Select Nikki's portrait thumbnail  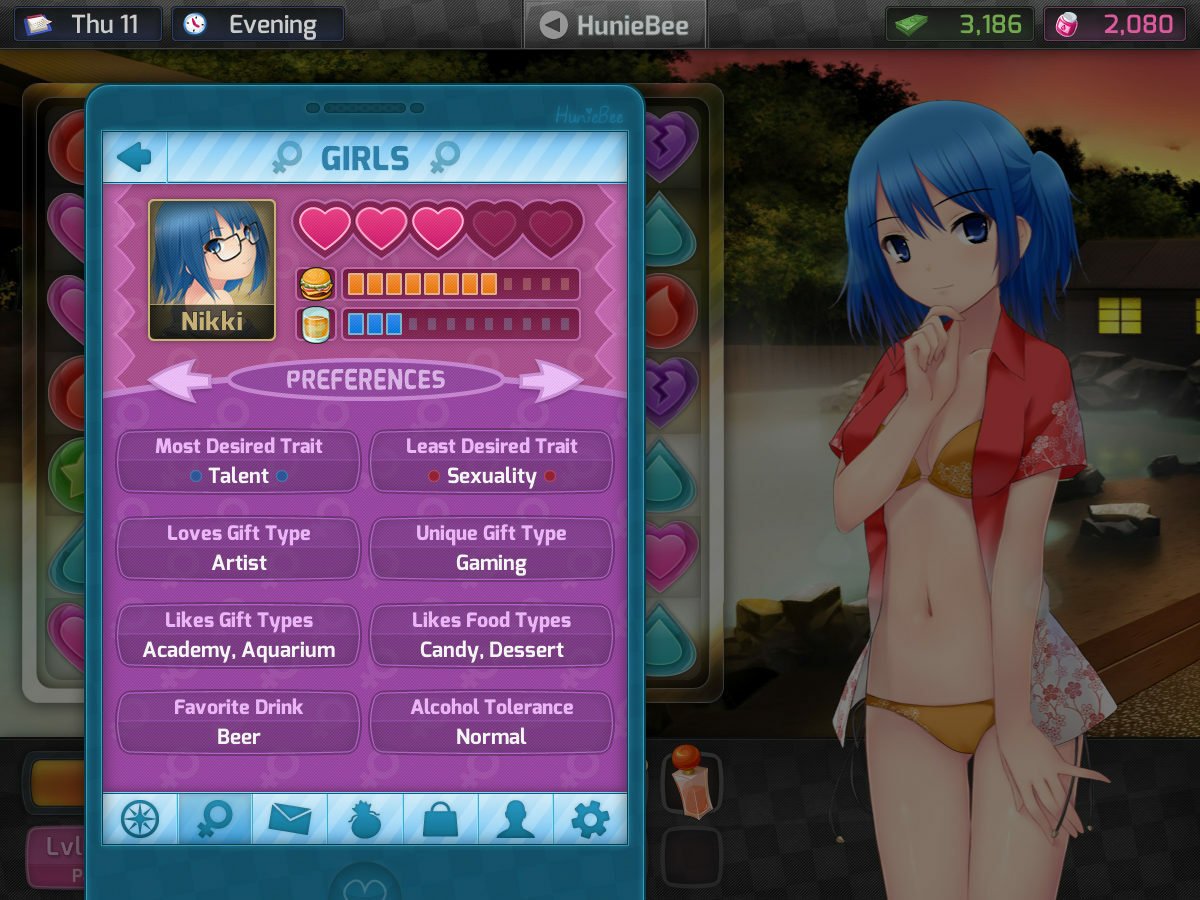[212, 269]
